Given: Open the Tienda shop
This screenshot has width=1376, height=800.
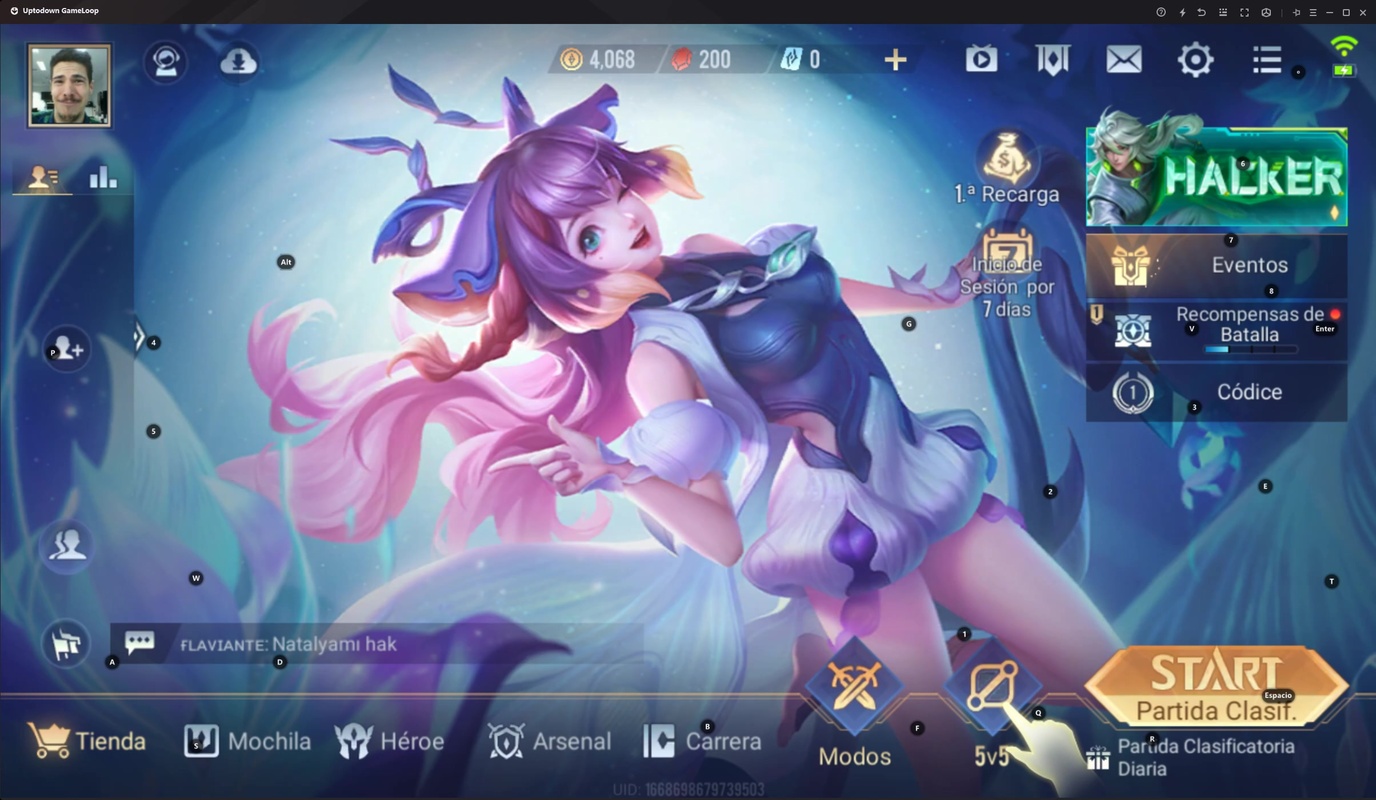Looking at the screenshot, I should (88, 741).
